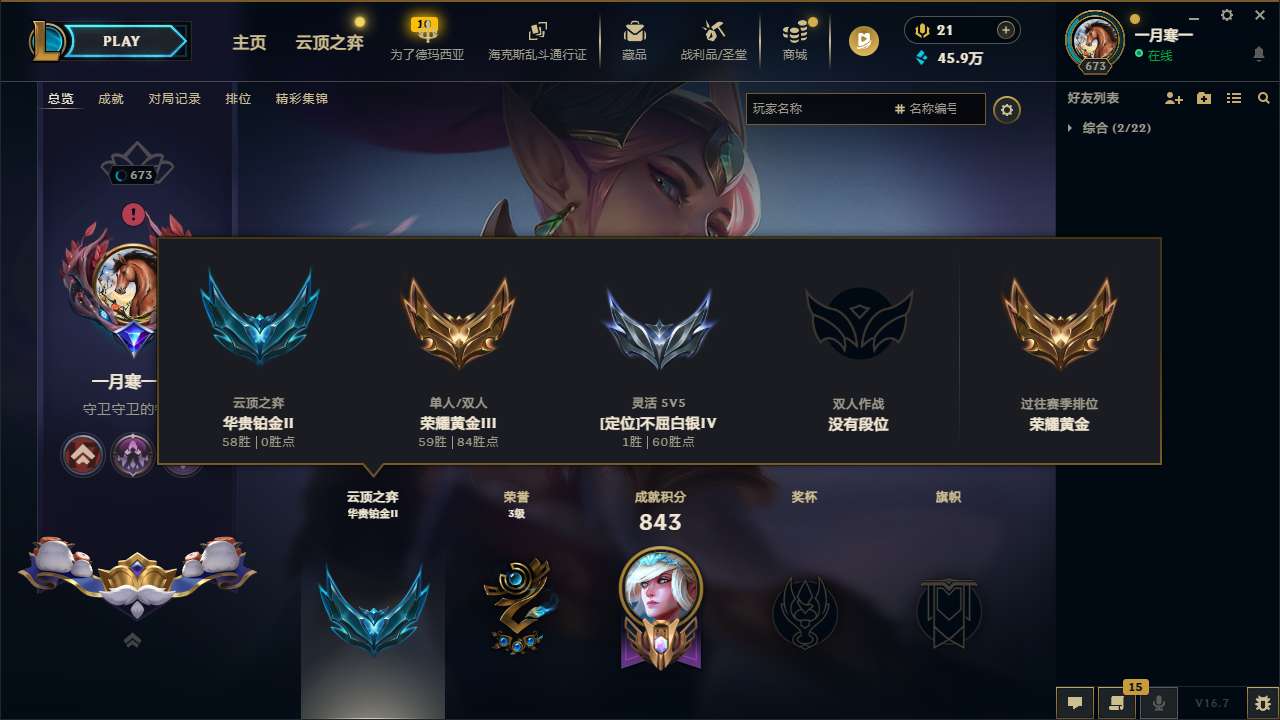This screenshot has height=720, width=1280.
Task: Click the add friend icon
Action: tap(1173, 98)
